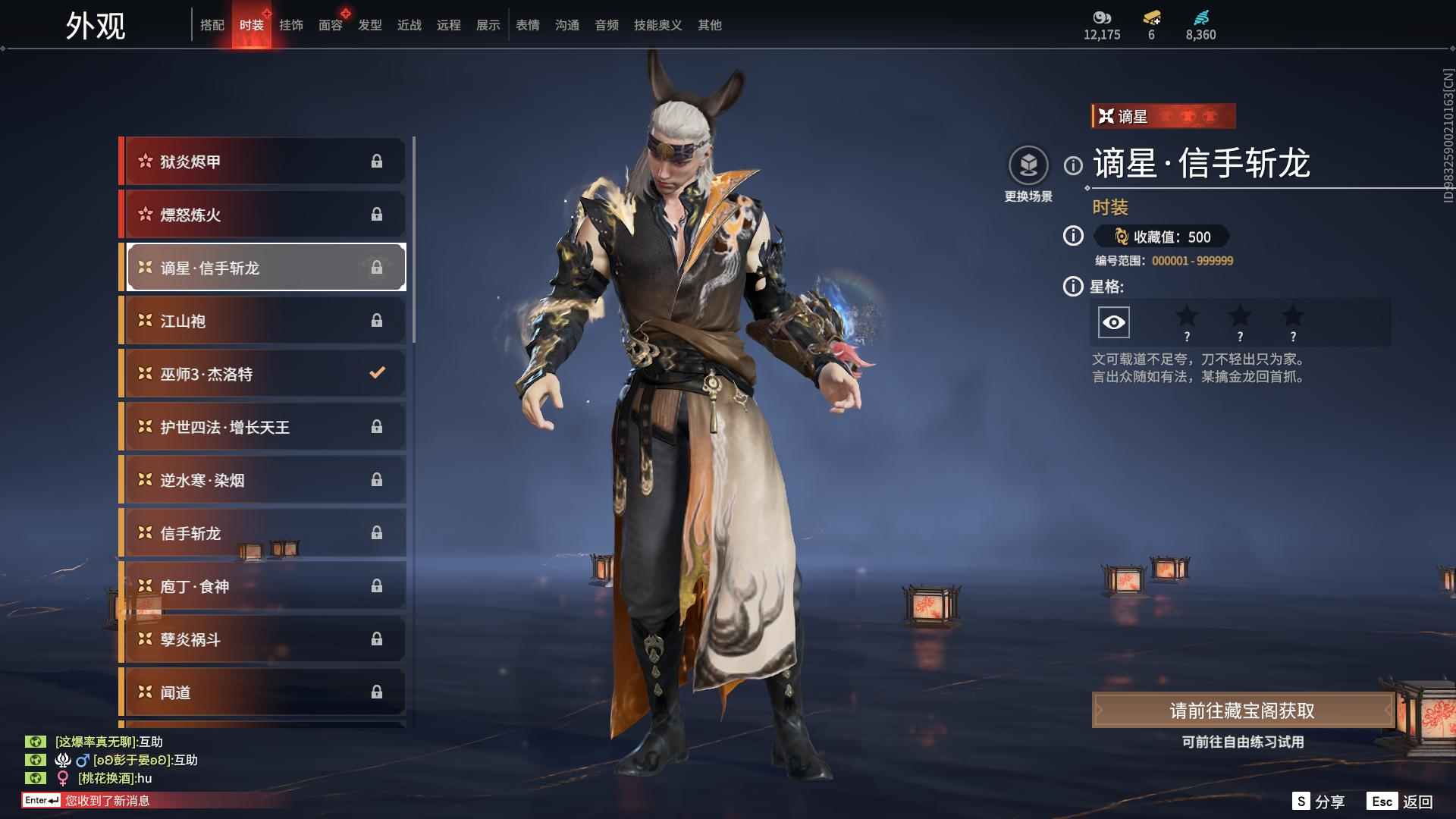
Task: Open the 近战 melee tab
Action: [x=409, y=25]
